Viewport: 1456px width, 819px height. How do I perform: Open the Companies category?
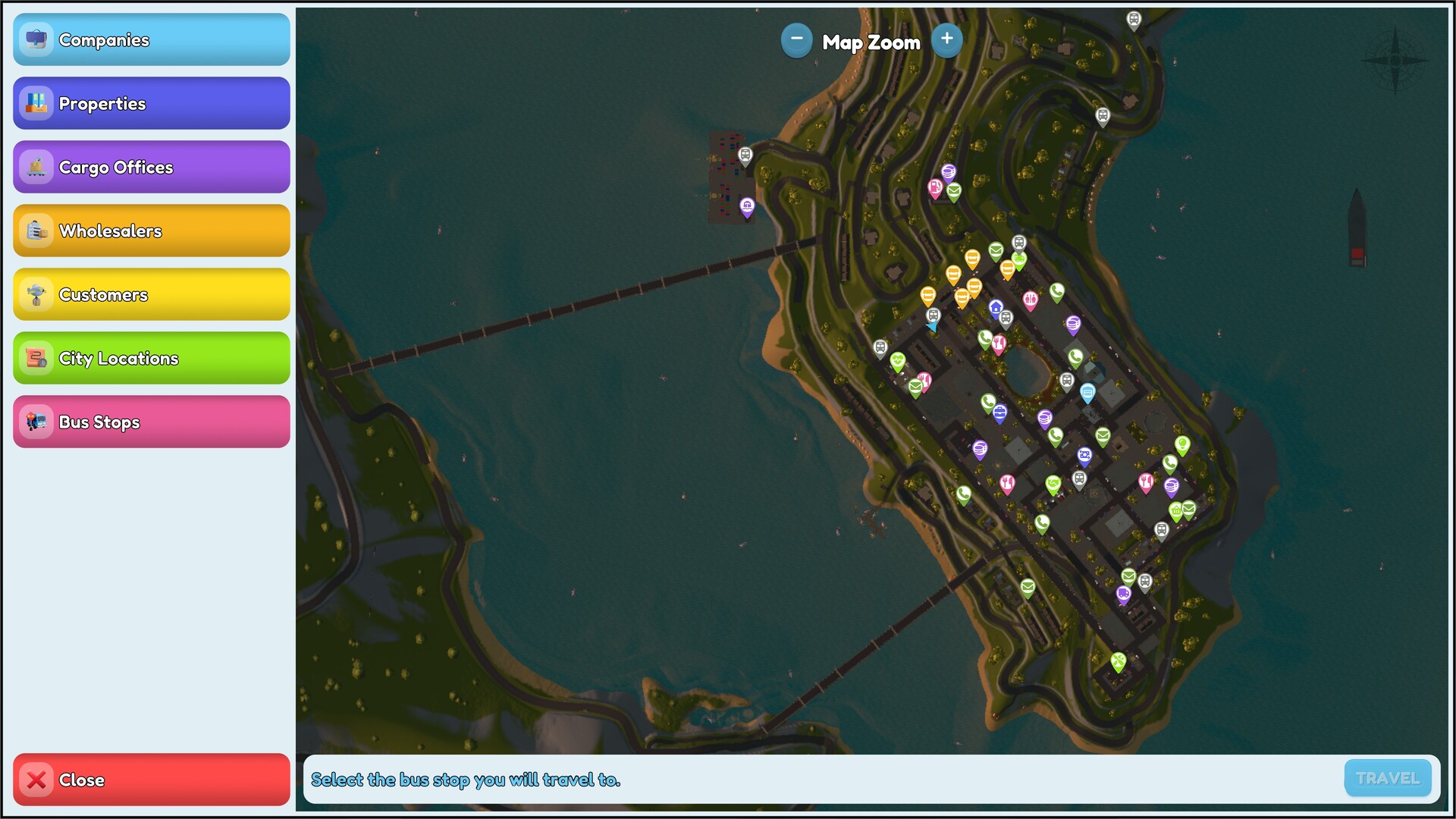point(151,40)
